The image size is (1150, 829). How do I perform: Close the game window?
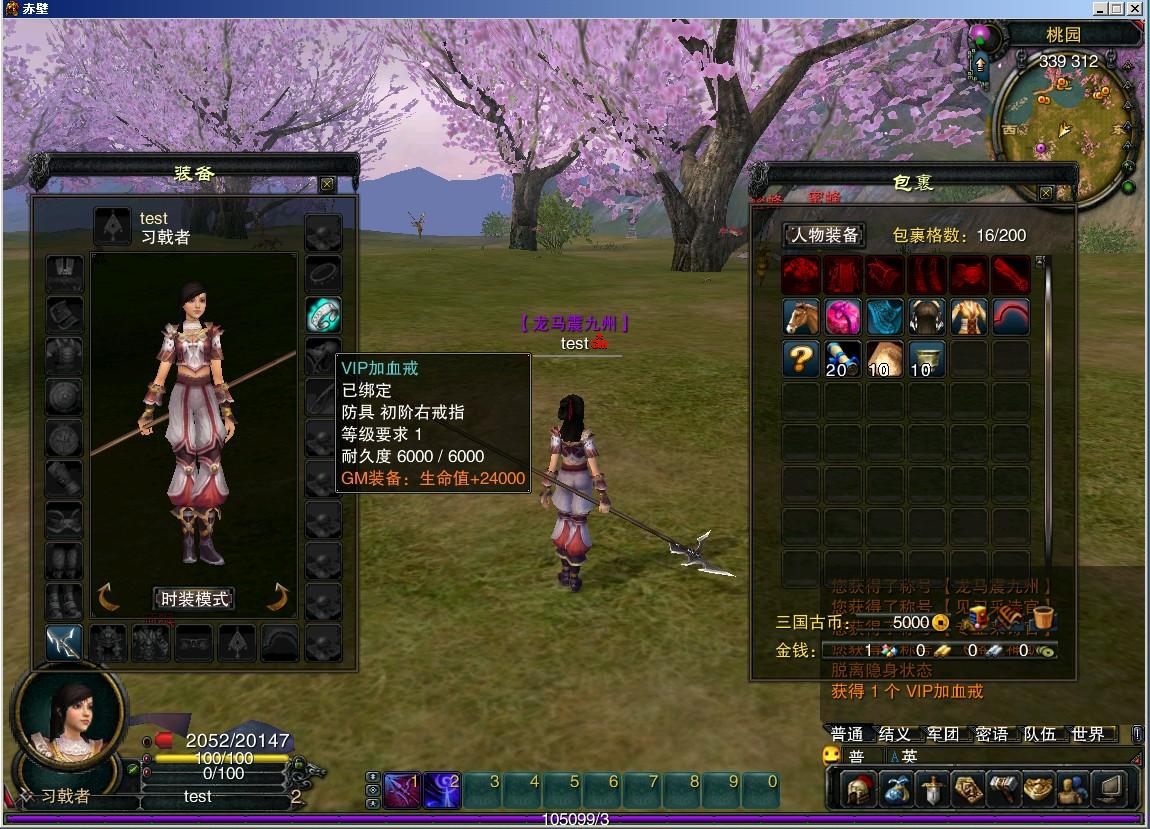tap(1135, 8)
